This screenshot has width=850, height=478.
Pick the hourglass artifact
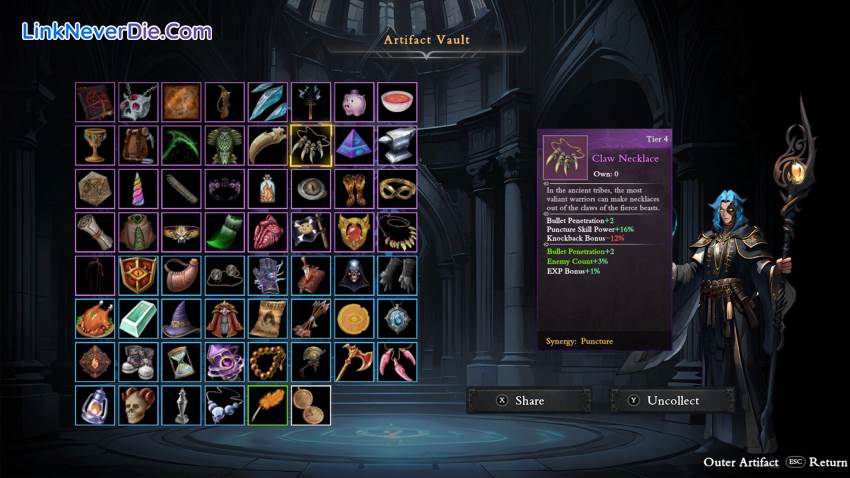click(181, 361)
